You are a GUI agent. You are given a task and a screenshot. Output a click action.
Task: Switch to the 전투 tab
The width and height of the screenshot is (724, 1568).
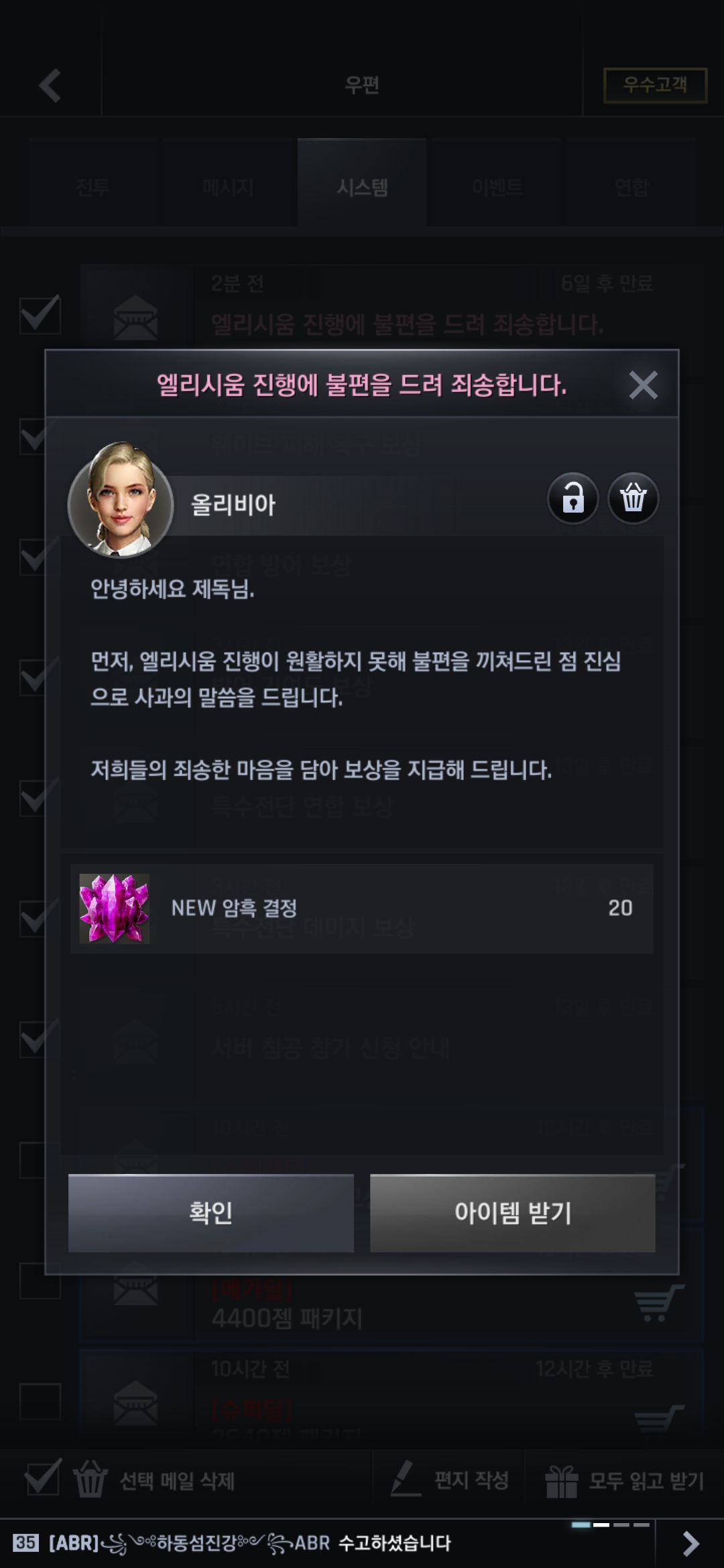pyautogui.click(x=93, y=187)
